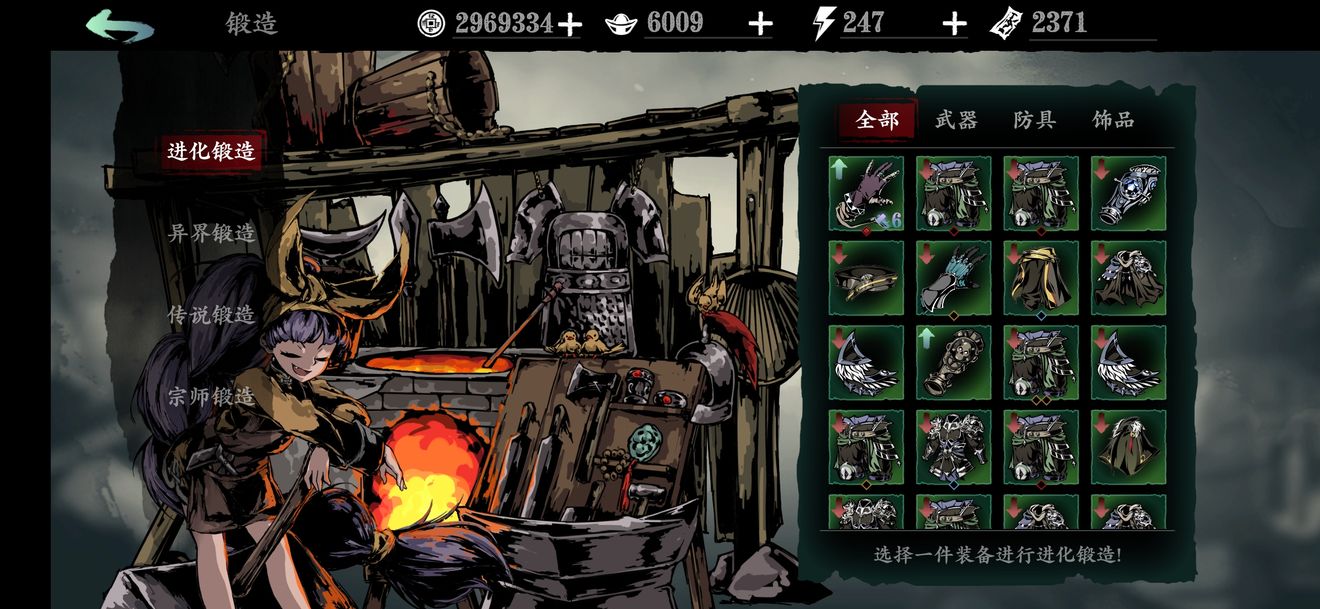
Task: Choose the skull bracer item
Action: (953, 362)
